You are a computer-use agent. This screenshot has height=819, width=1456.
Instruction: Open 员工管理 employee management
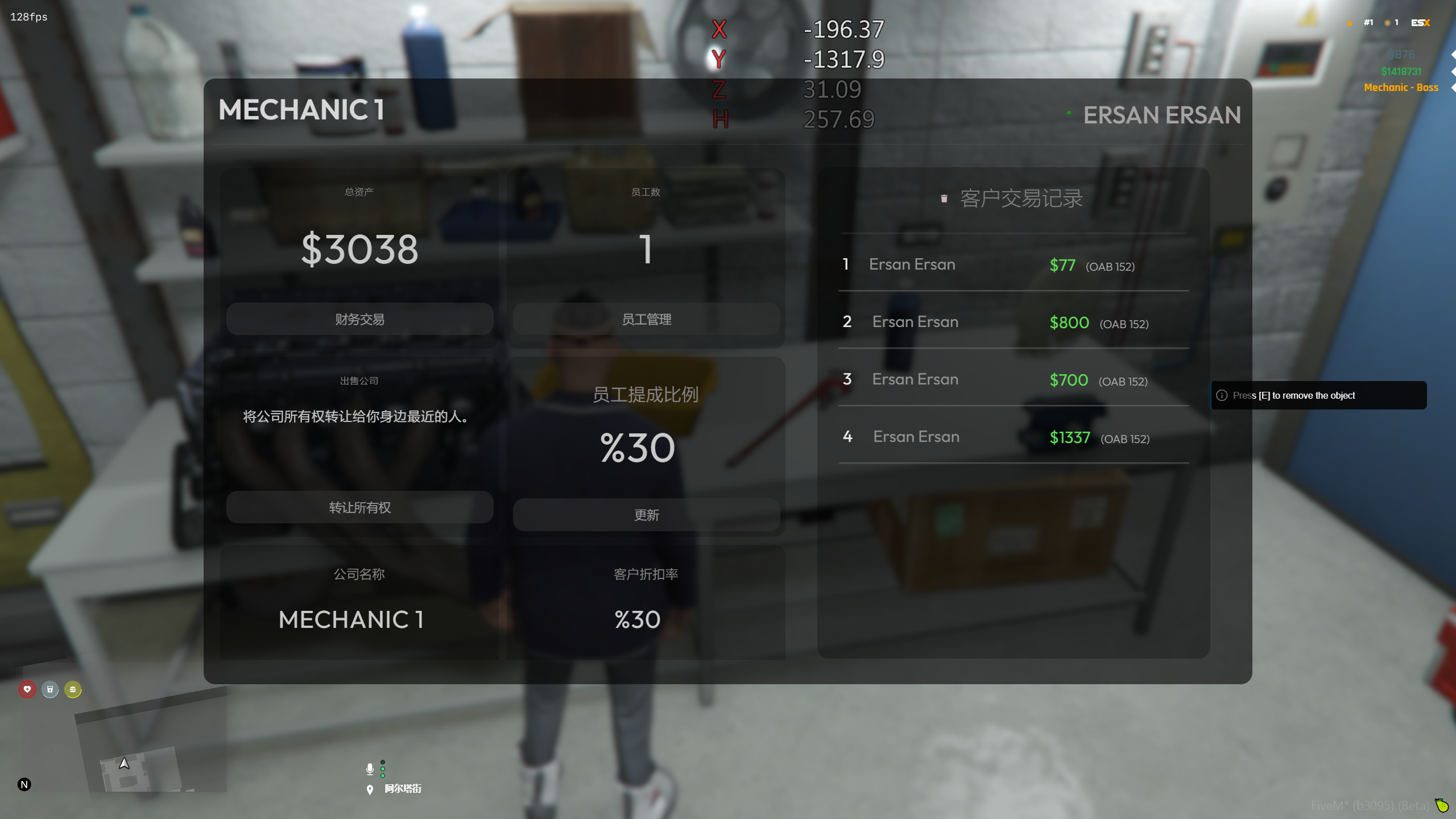point(646,319)
